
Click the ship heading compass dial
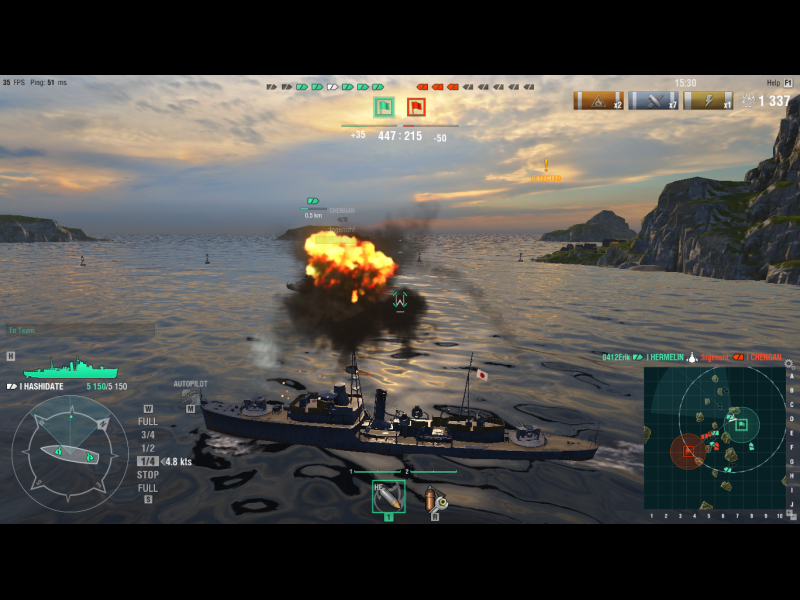pos(69,453)
